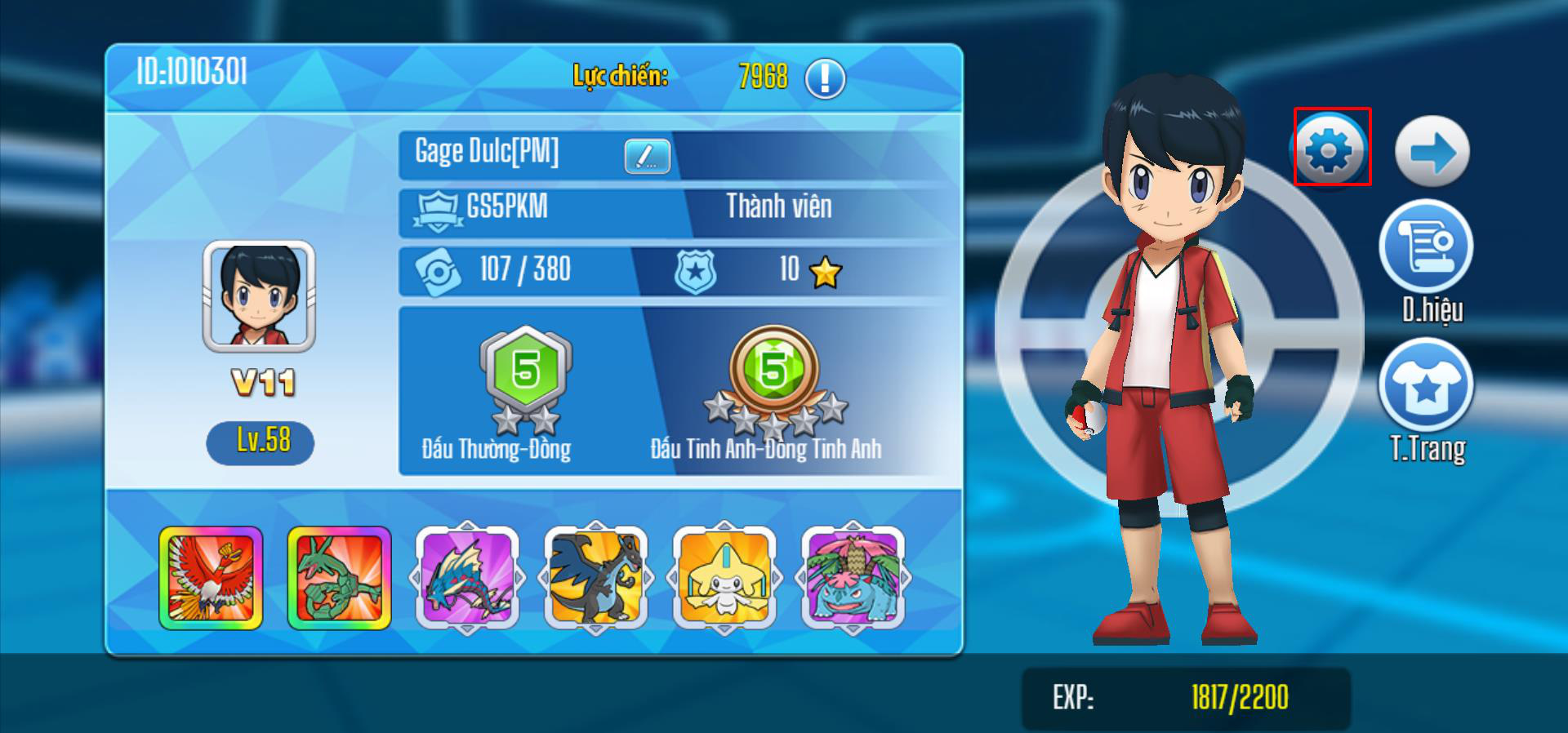
Task: Tap the V11 VIP badge
Action: point(262,382)
